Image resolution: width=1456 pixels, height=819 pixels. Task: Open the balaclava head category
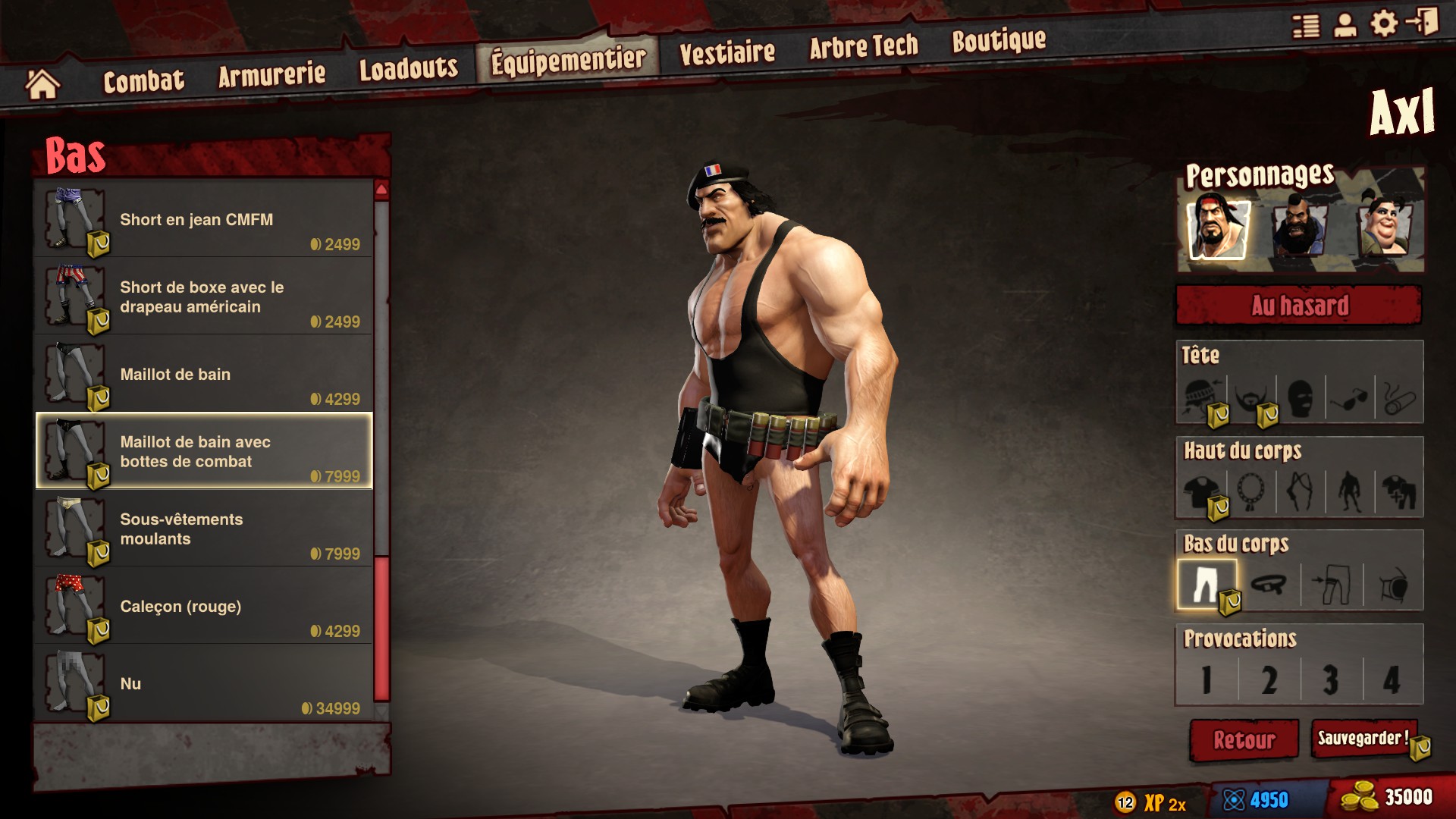(1300, 397)
